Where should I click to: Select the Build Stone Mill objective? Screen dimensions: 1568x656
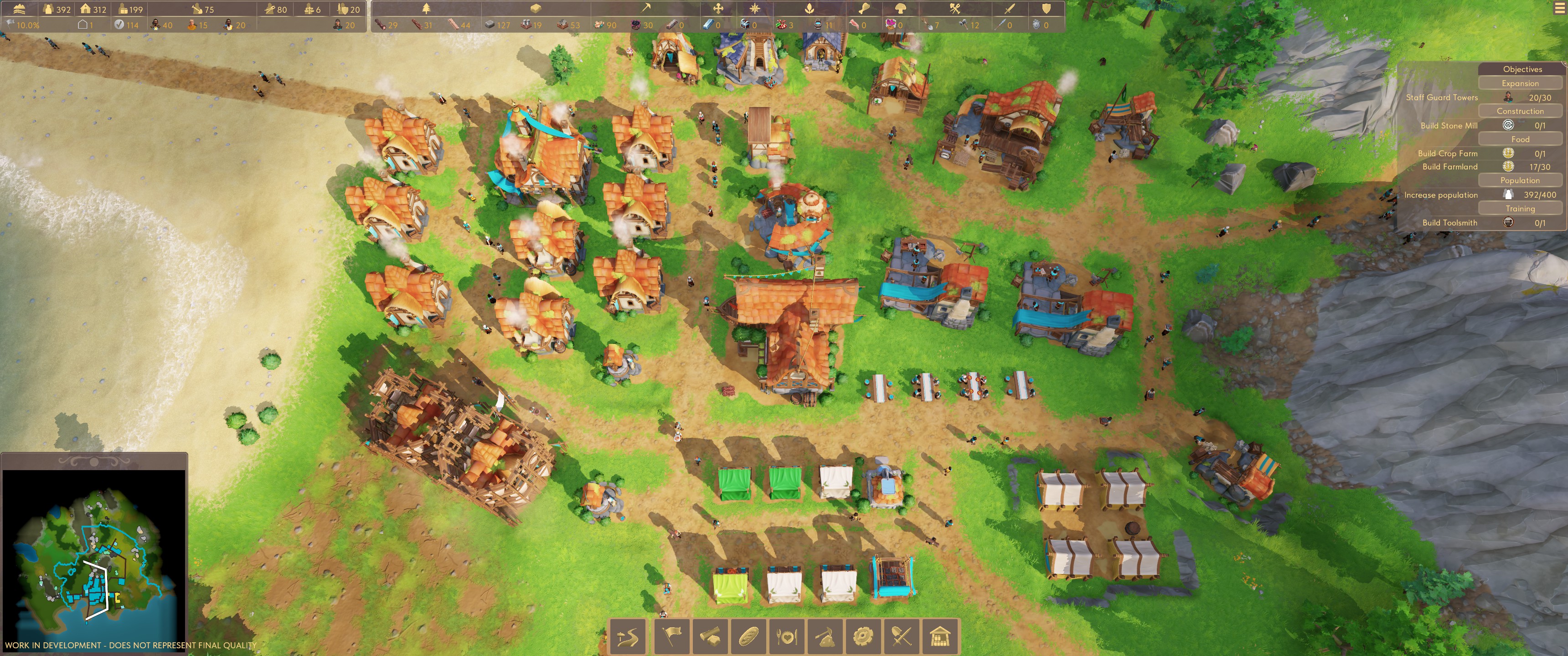pos(1449,125)
